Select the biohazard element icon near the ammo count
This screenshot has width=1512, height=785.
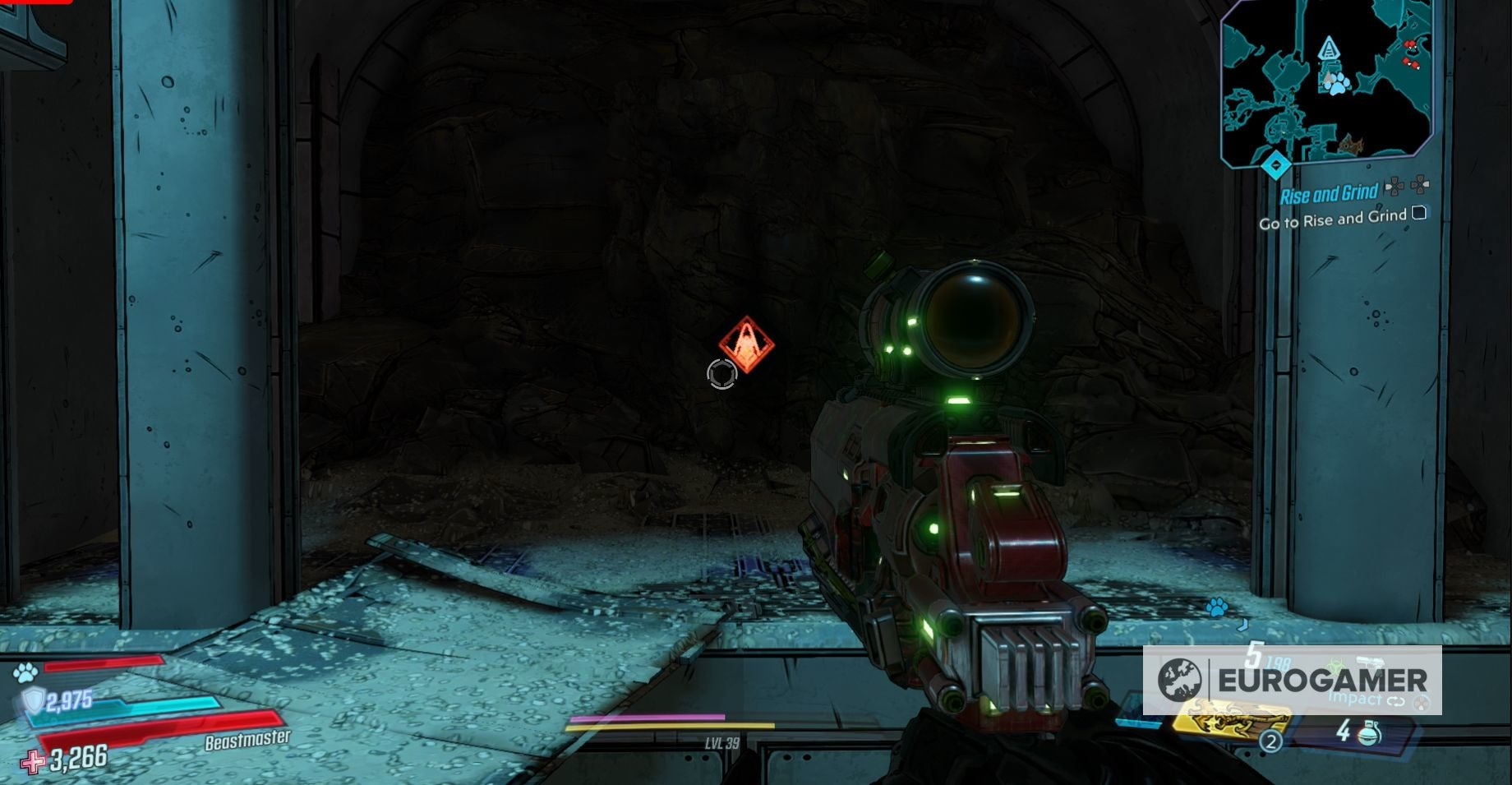(x=1338, y=663)
